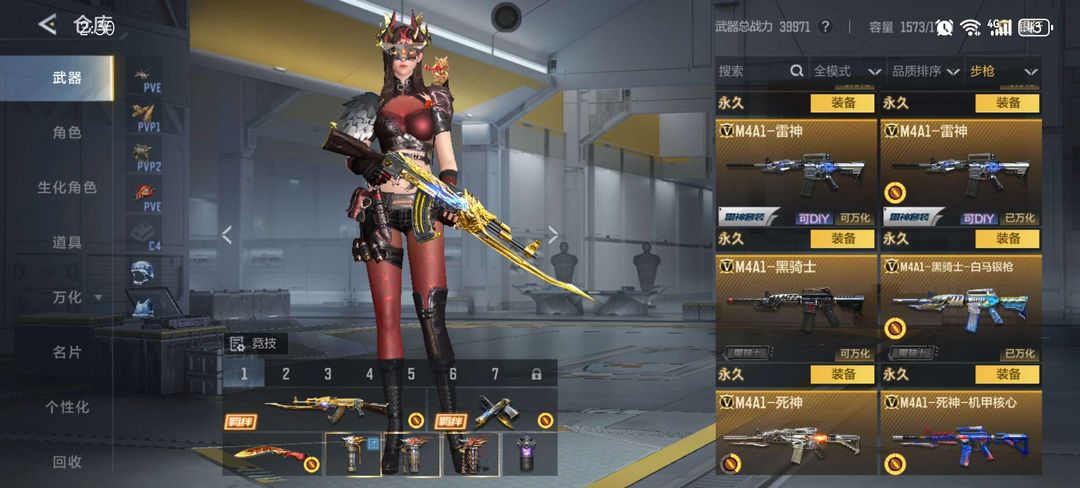This screenshot has width=1080, height=488.
Task: Open the 品质排序 sorting dropdown
Action: [x=925, y=71]
